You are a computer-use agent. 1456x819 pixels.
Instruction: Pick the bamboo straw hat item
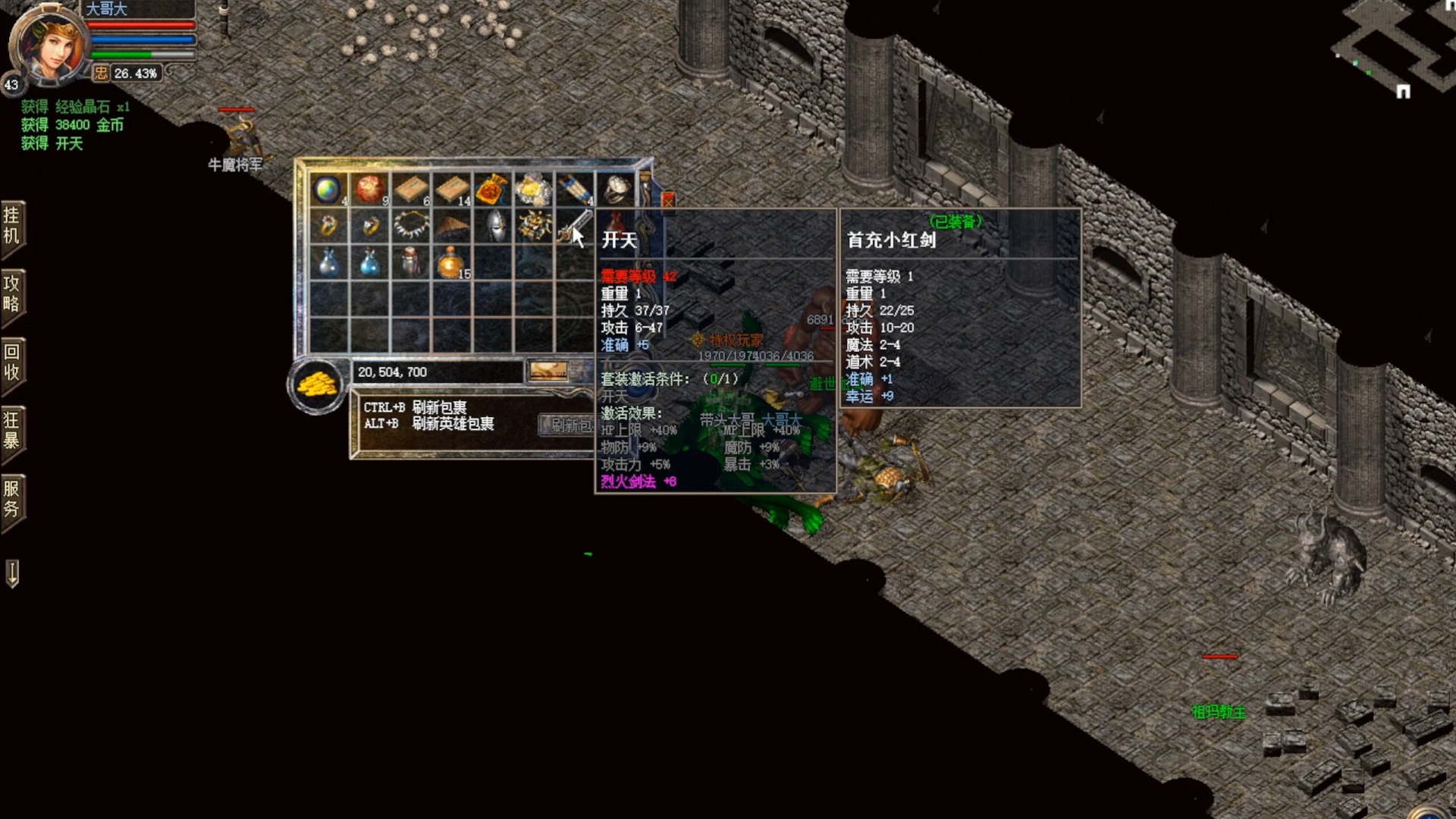(x=453, y=225)
